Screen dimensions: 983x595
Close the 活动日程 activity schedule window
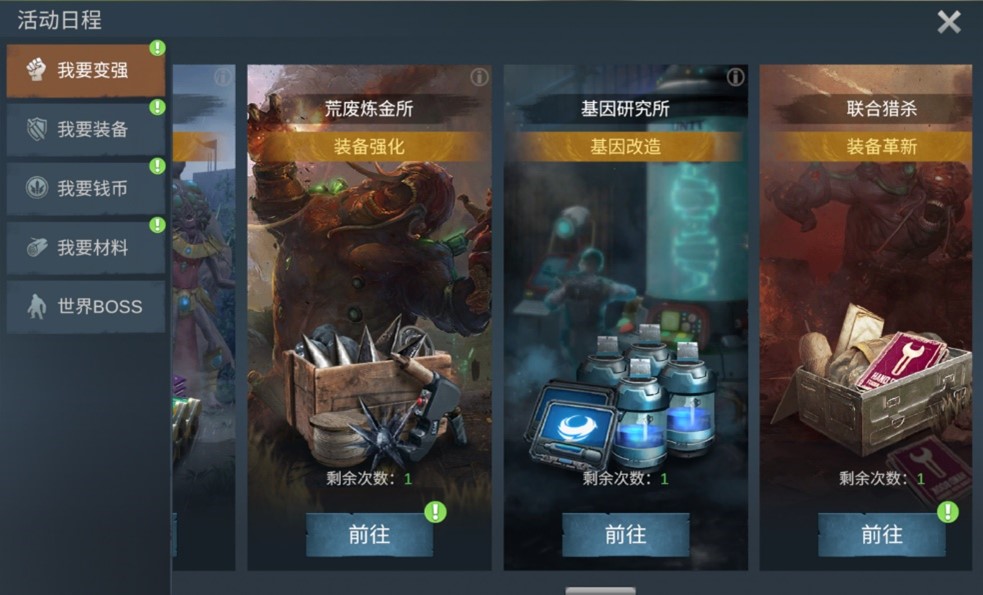(x=948, y=22)
